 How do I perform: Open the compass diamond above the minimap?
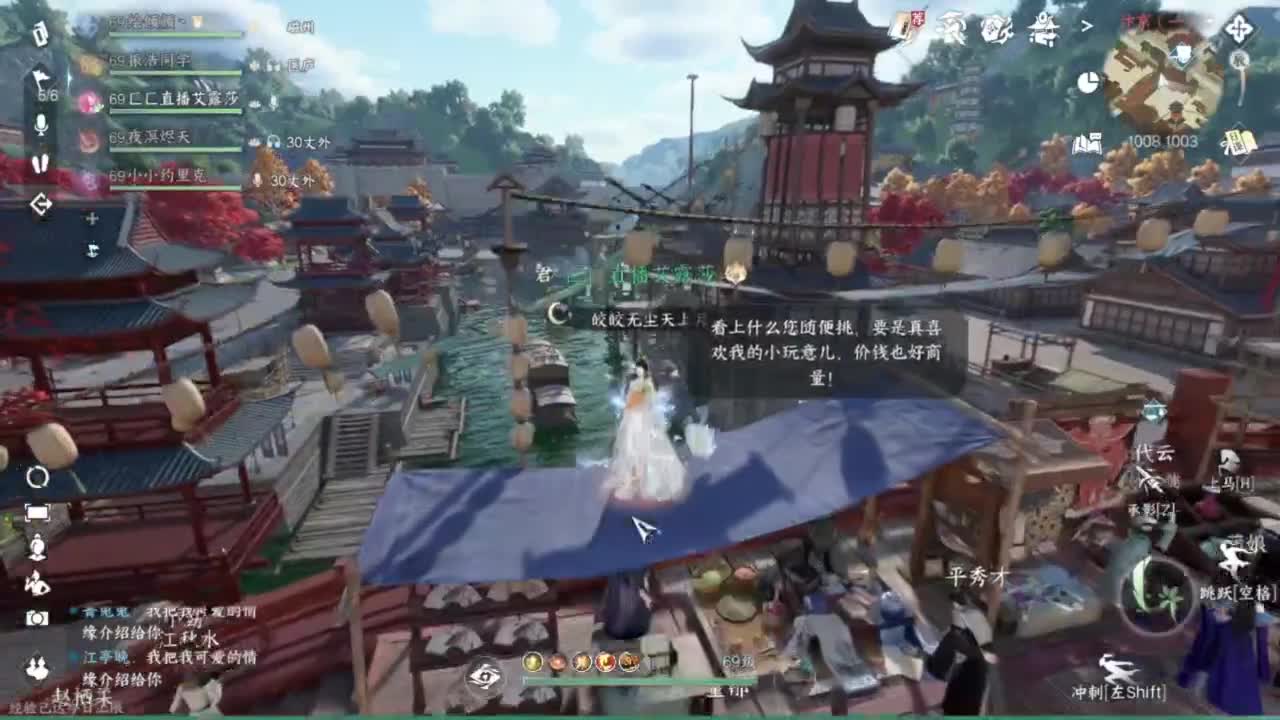point(1238,27)
